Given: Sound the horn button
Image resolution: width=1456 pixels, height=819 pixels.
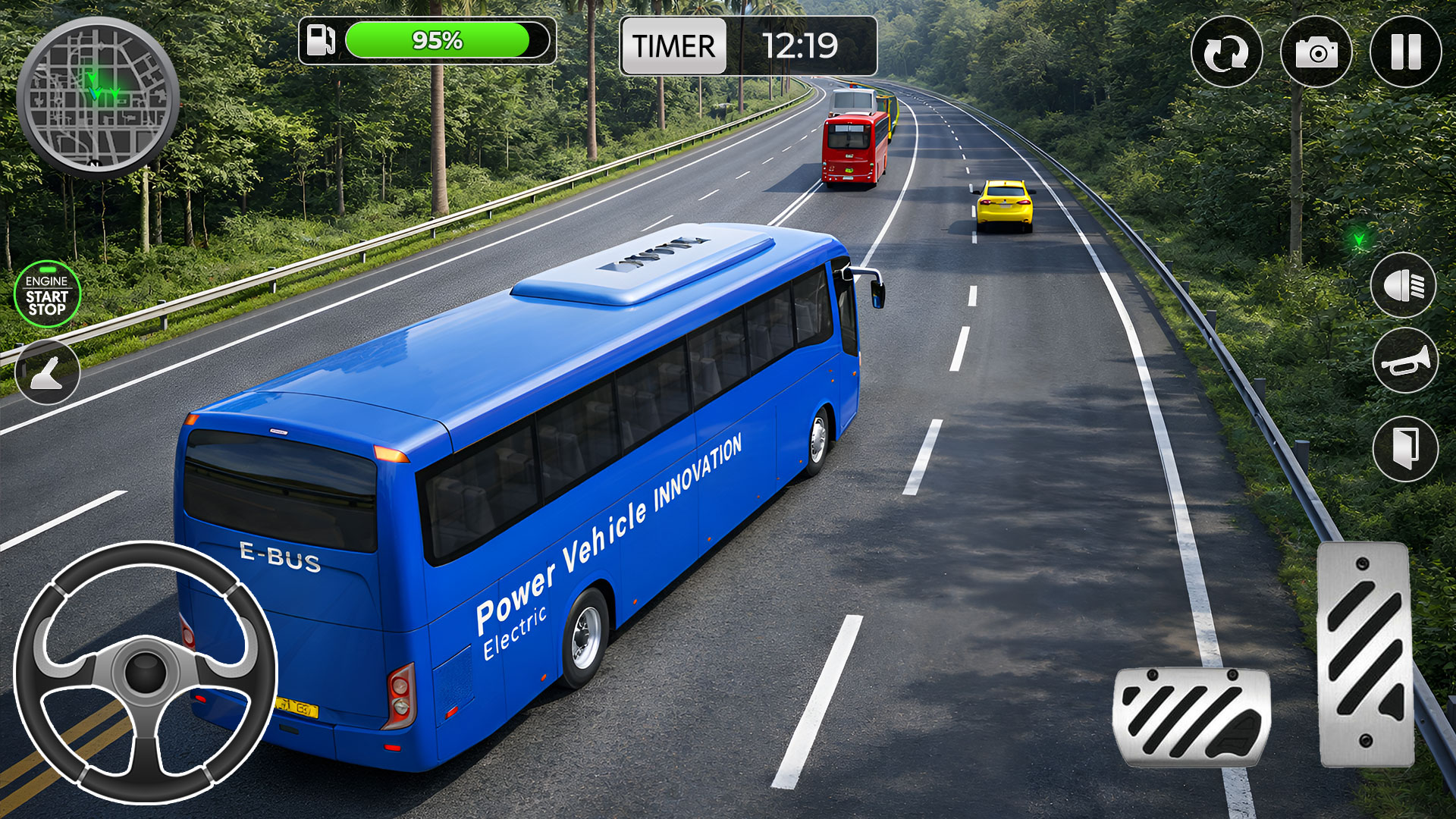Looking at the screenshot, I should [1405, 361].
